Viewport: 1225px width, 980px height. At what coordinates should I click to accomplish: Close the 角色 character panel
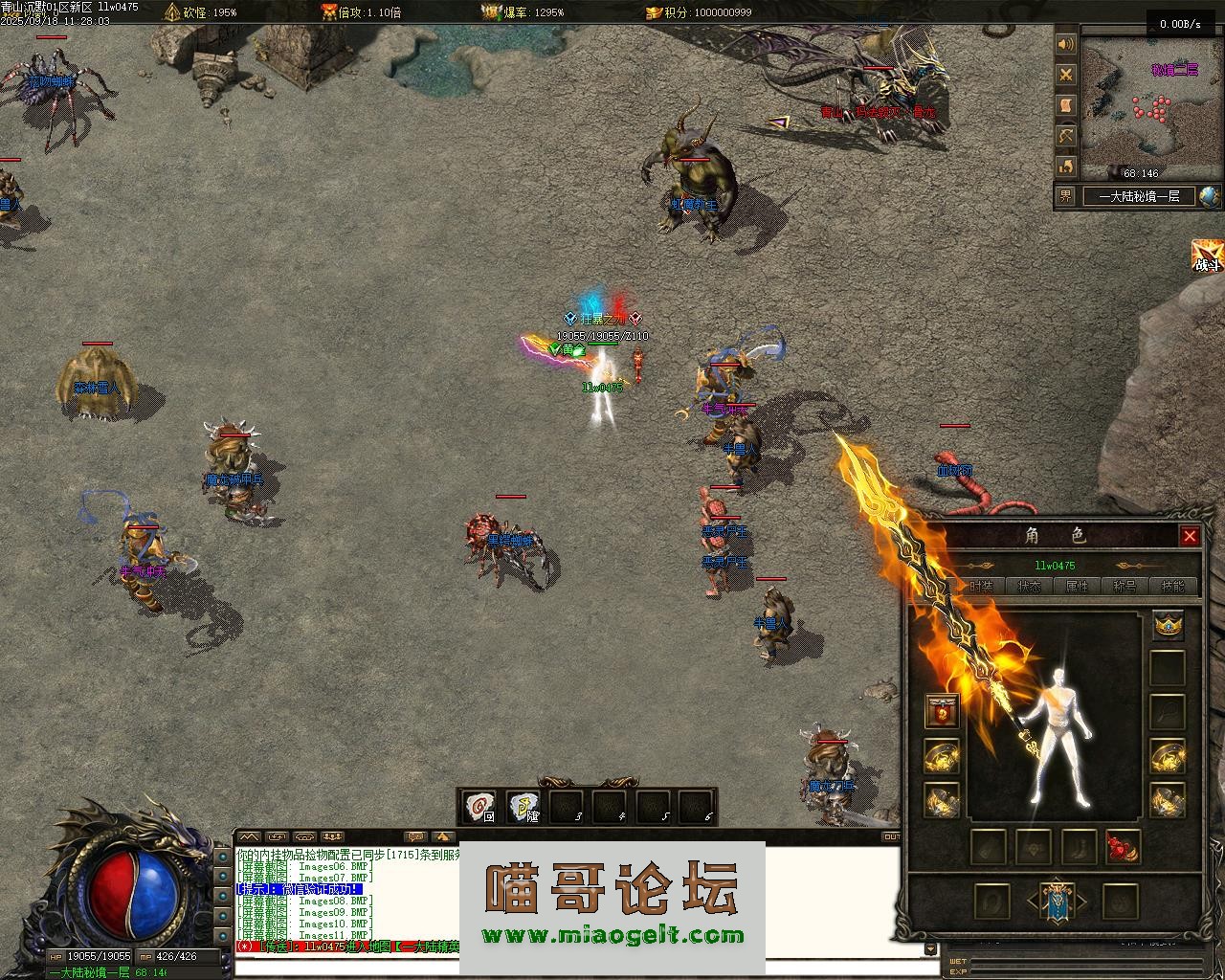[x=1190, y=536]
